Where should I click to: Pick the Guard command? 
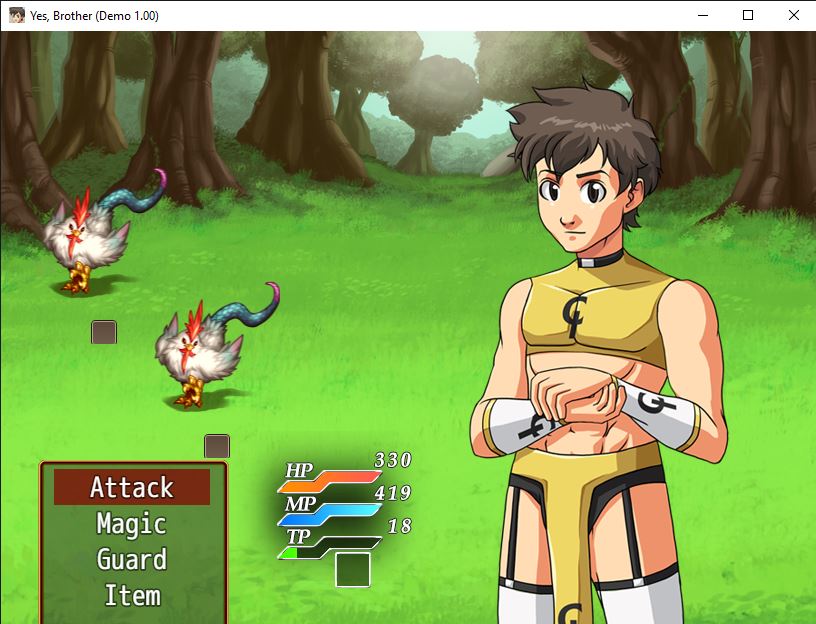pos(132,559)
